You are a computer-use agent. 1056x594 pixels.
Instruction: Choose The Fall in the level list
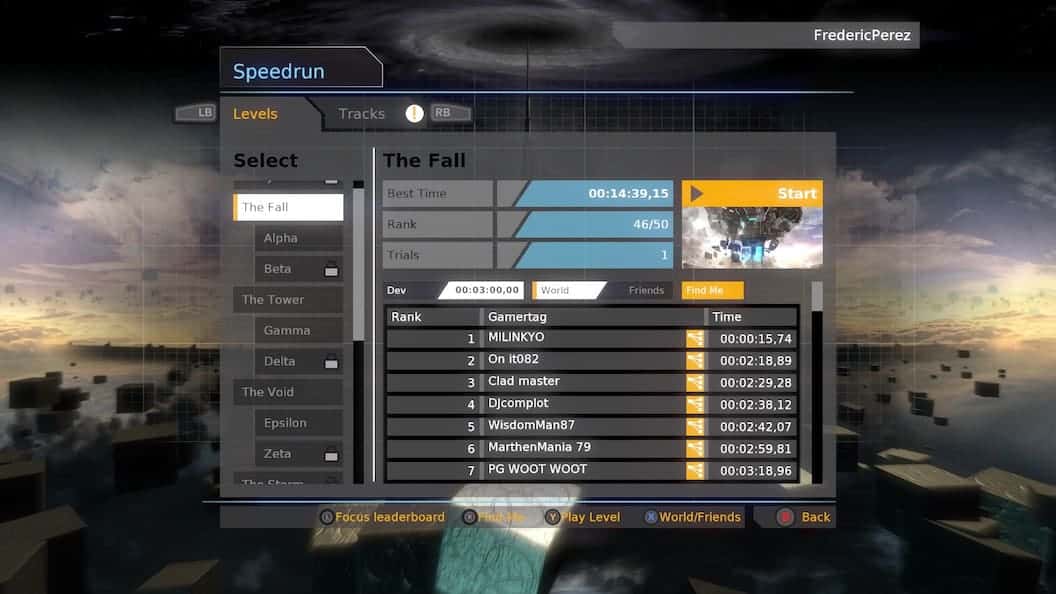[289, 207]
